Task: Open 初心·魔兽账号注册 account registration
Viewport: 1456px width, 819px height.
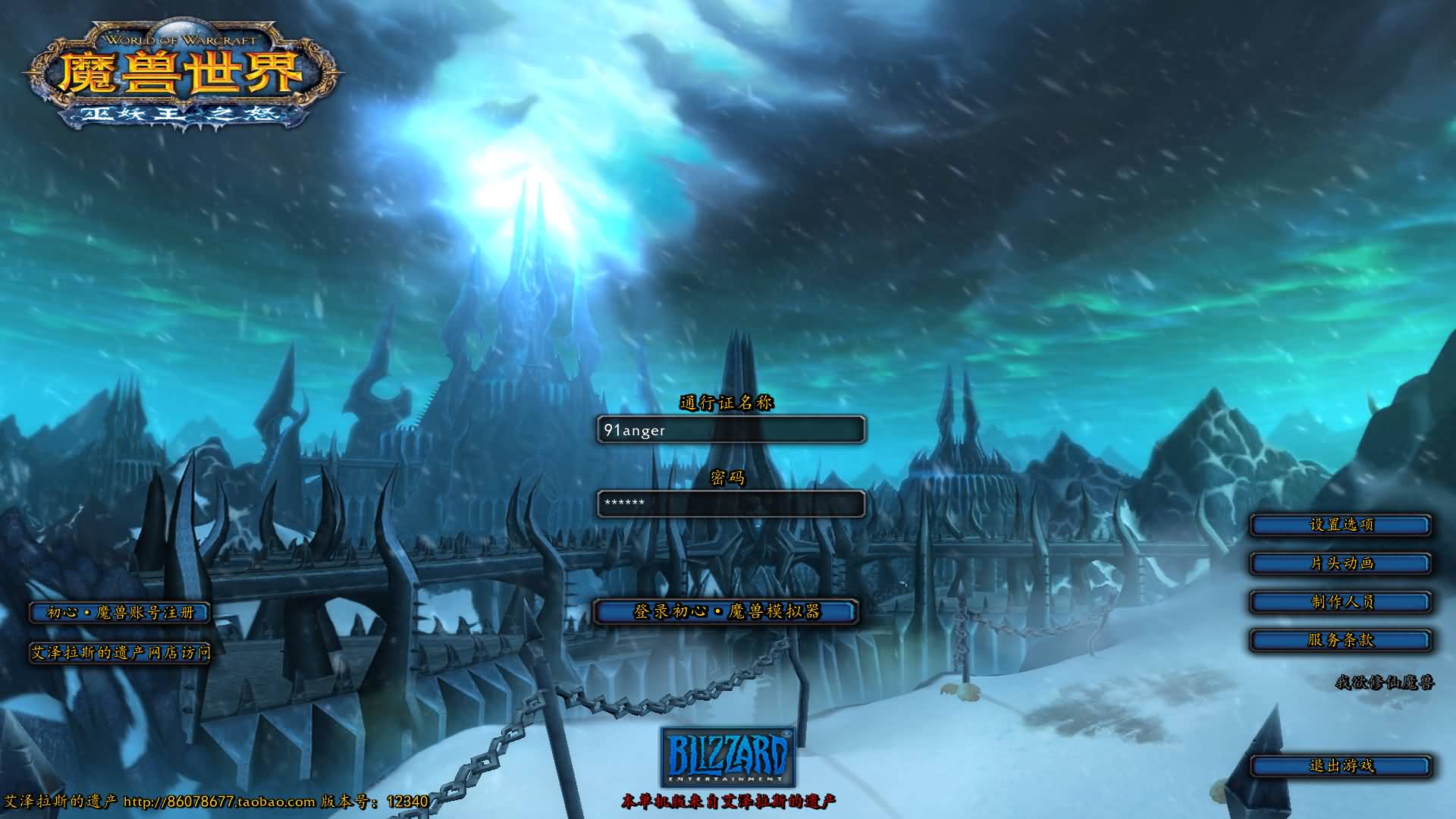Action: tap(120, 613)
